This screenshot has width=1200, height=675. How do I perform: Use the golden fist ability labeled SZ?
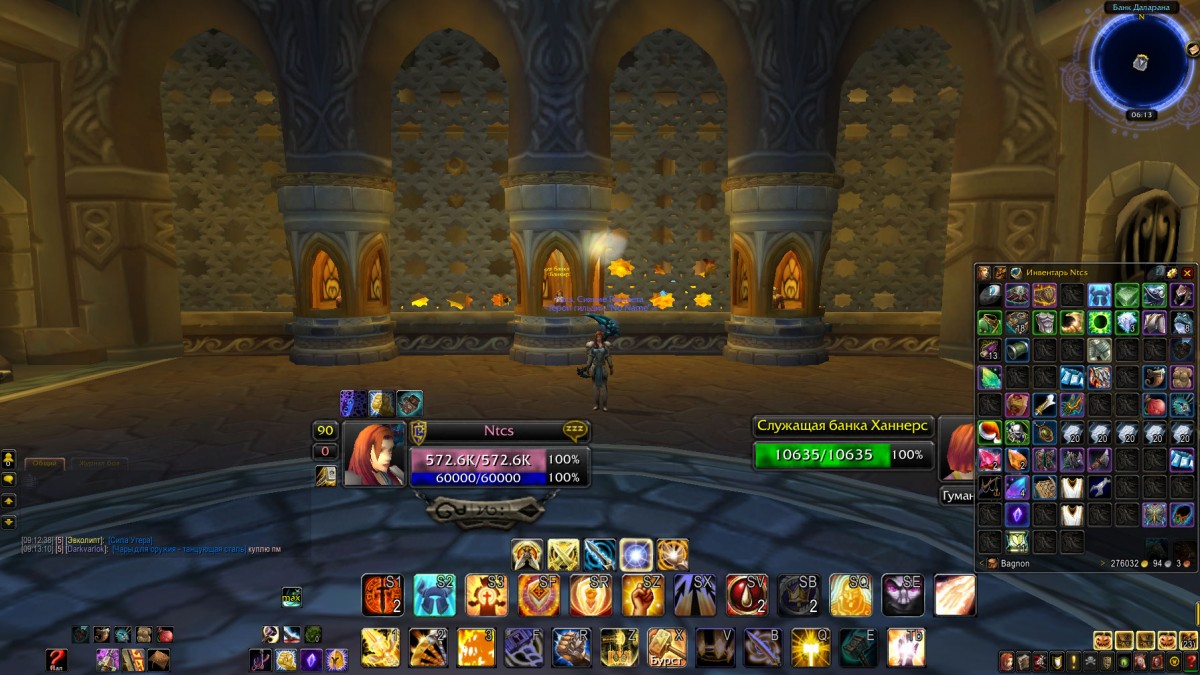coord(642,595)
